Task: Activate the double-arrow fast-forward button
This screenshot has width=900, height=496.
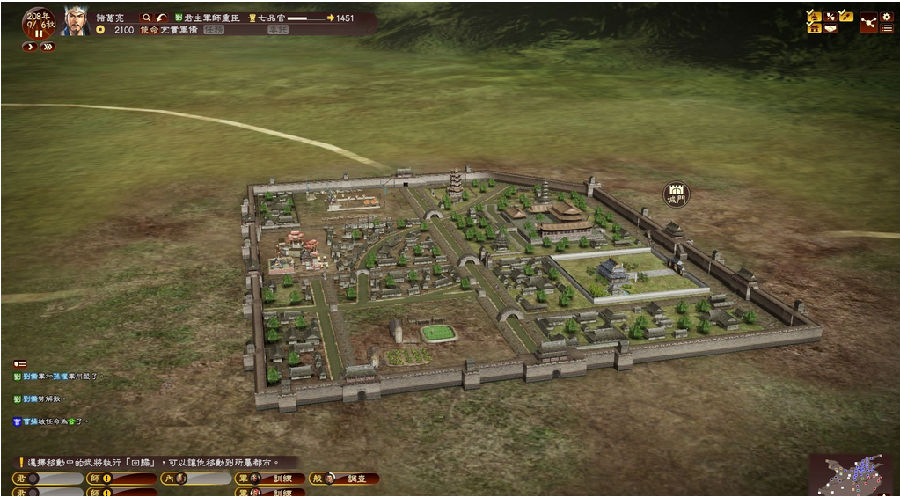Action: 47,47
